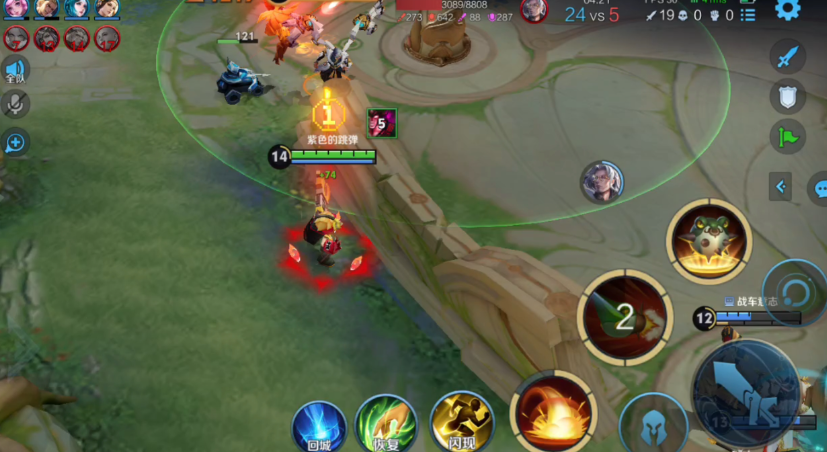The height and width of the screenshot is (452, 827).
Task: Use the 恢复 restore spell
Action: click(387, 424)
